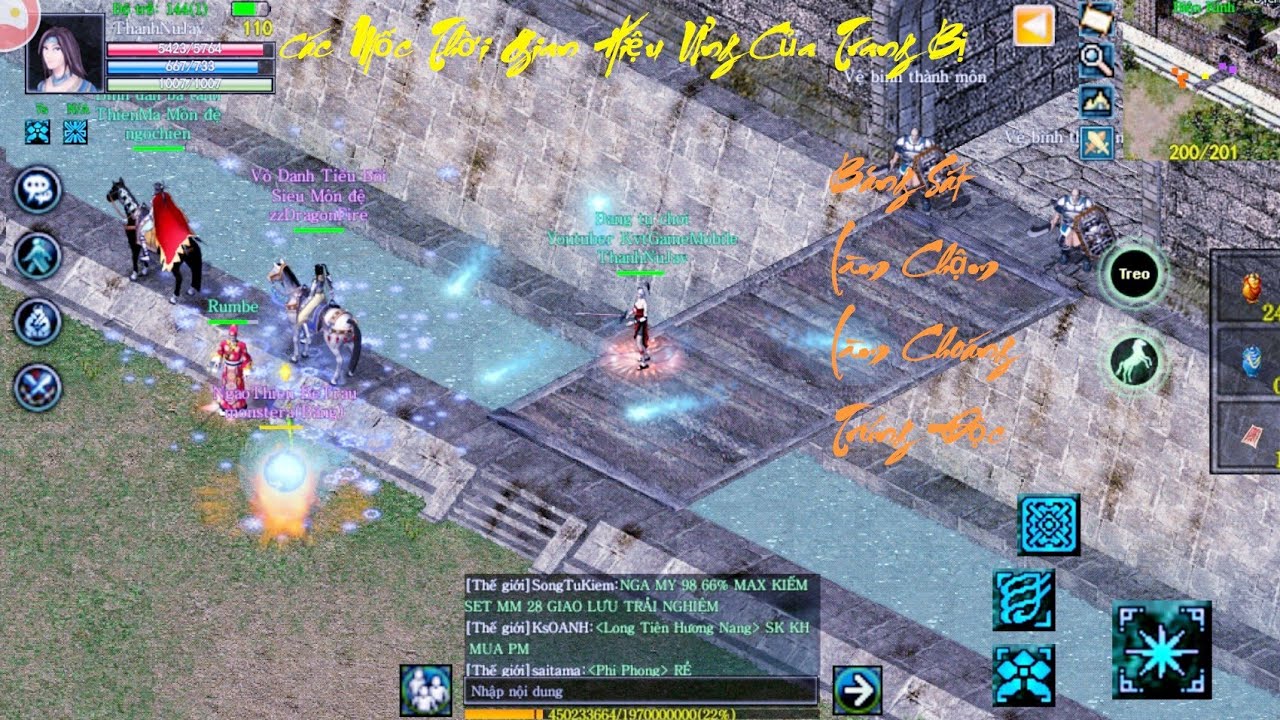Screen dimensions: 1280x720
Task: Cast the round knot-pattern skill
Action: point(1048,525)
